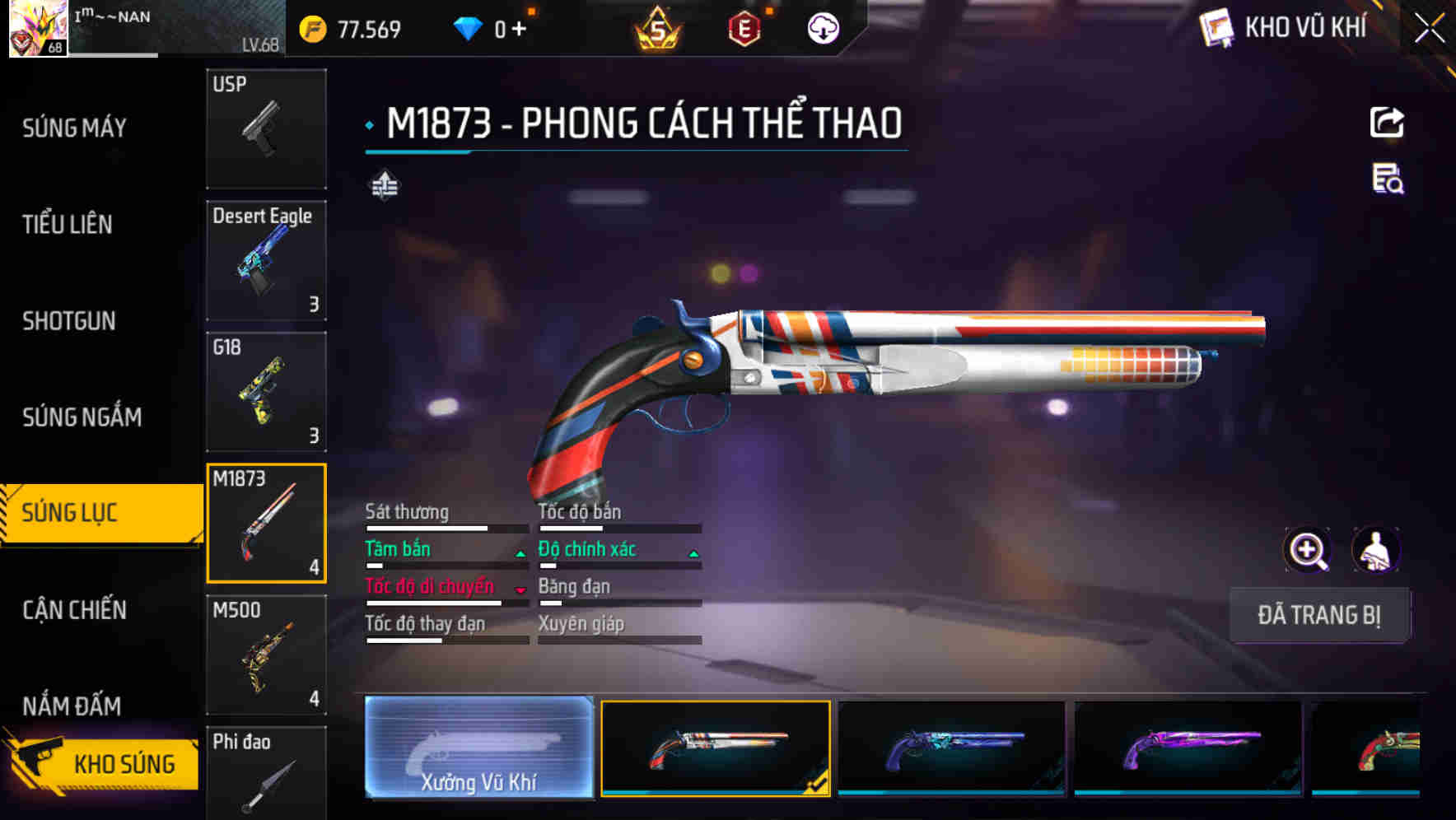The width and height of the screenshot is (1456, 820).
Task: Open the Kho Súng gun vault tab
Action: click(103, 764)
